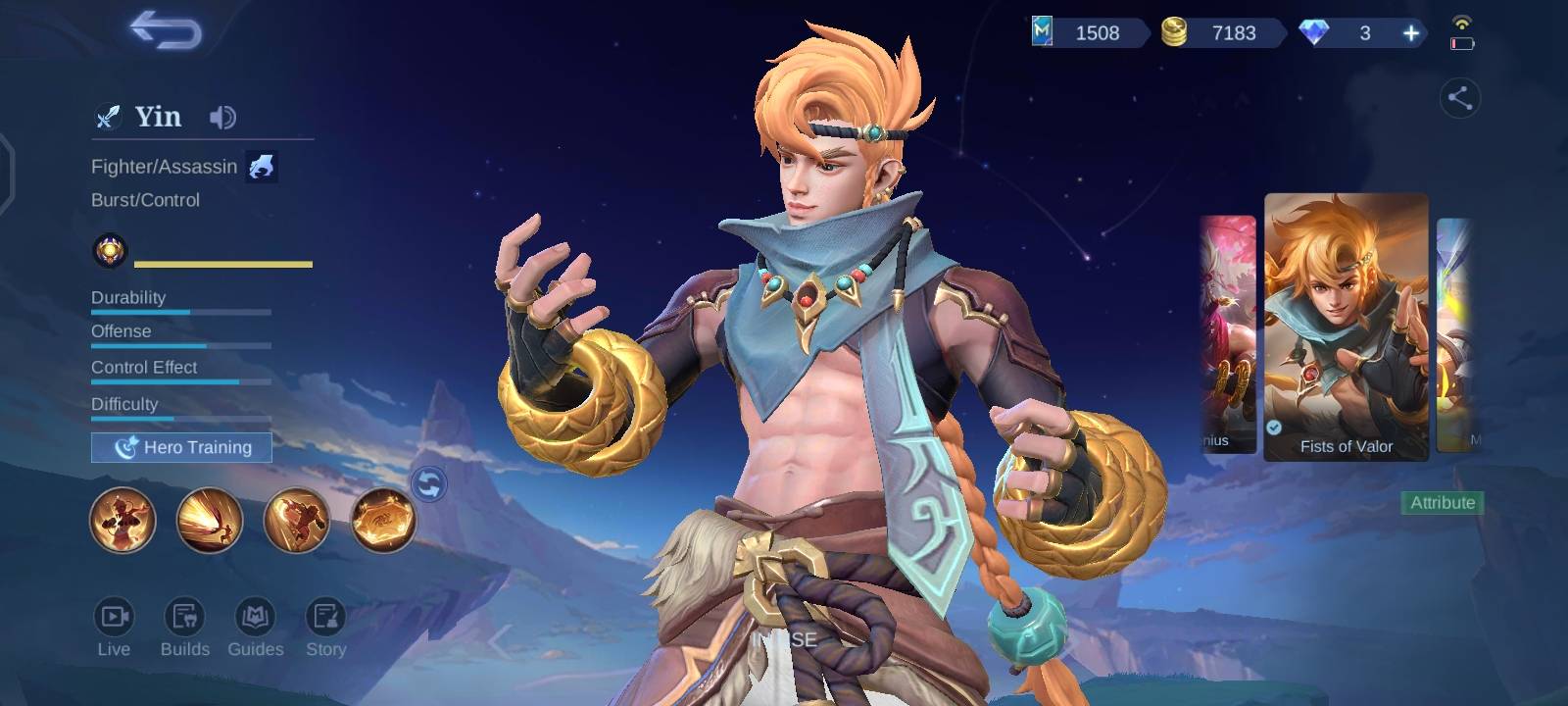View Yin's third skill icon
The height and width of the screenshot is (706, 1568).
click(x=296, y=520)
